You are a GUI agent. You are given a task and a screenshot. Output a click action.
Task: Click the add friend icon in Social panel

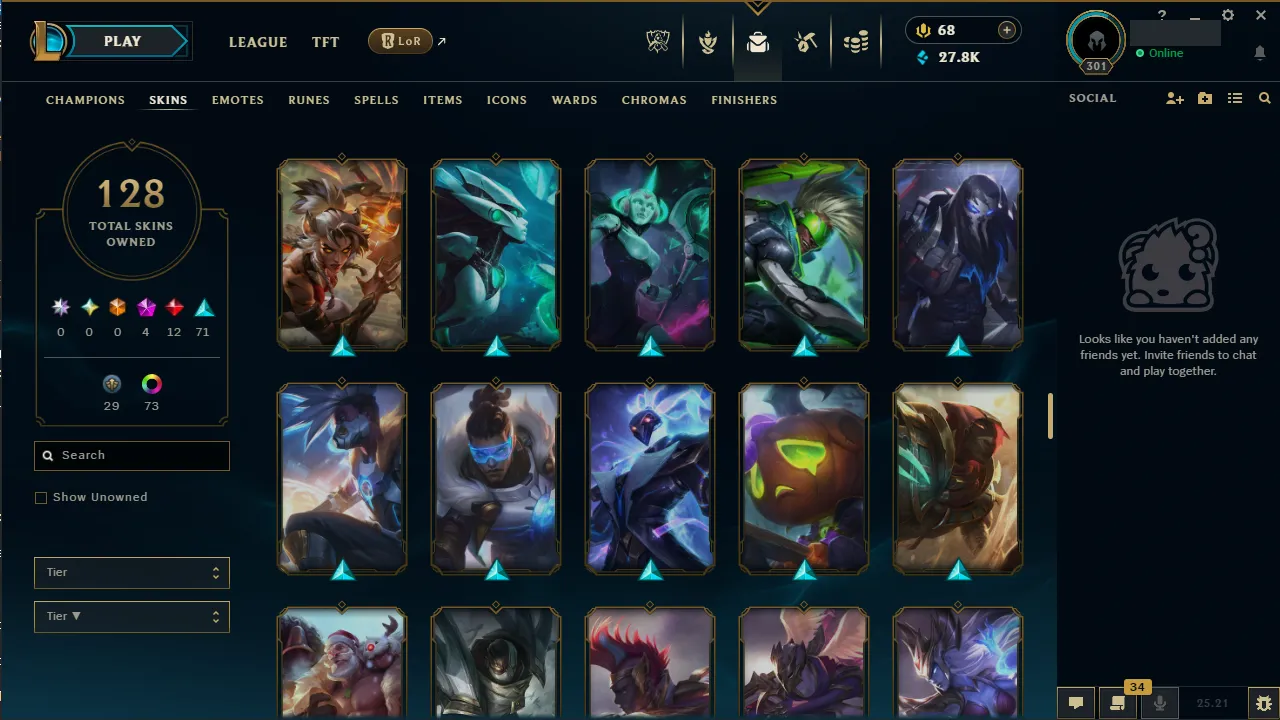[x=1175, y=98]
